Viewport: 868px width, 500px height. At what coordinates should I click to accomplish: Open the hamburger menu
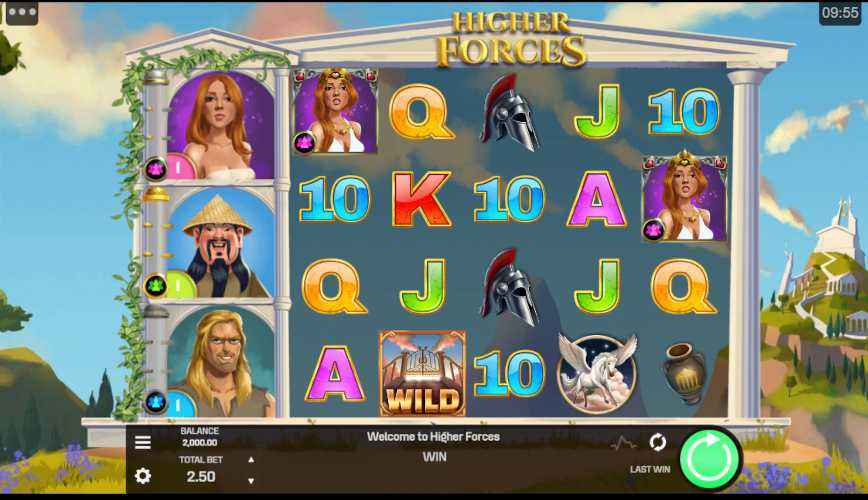pos(143,442)
